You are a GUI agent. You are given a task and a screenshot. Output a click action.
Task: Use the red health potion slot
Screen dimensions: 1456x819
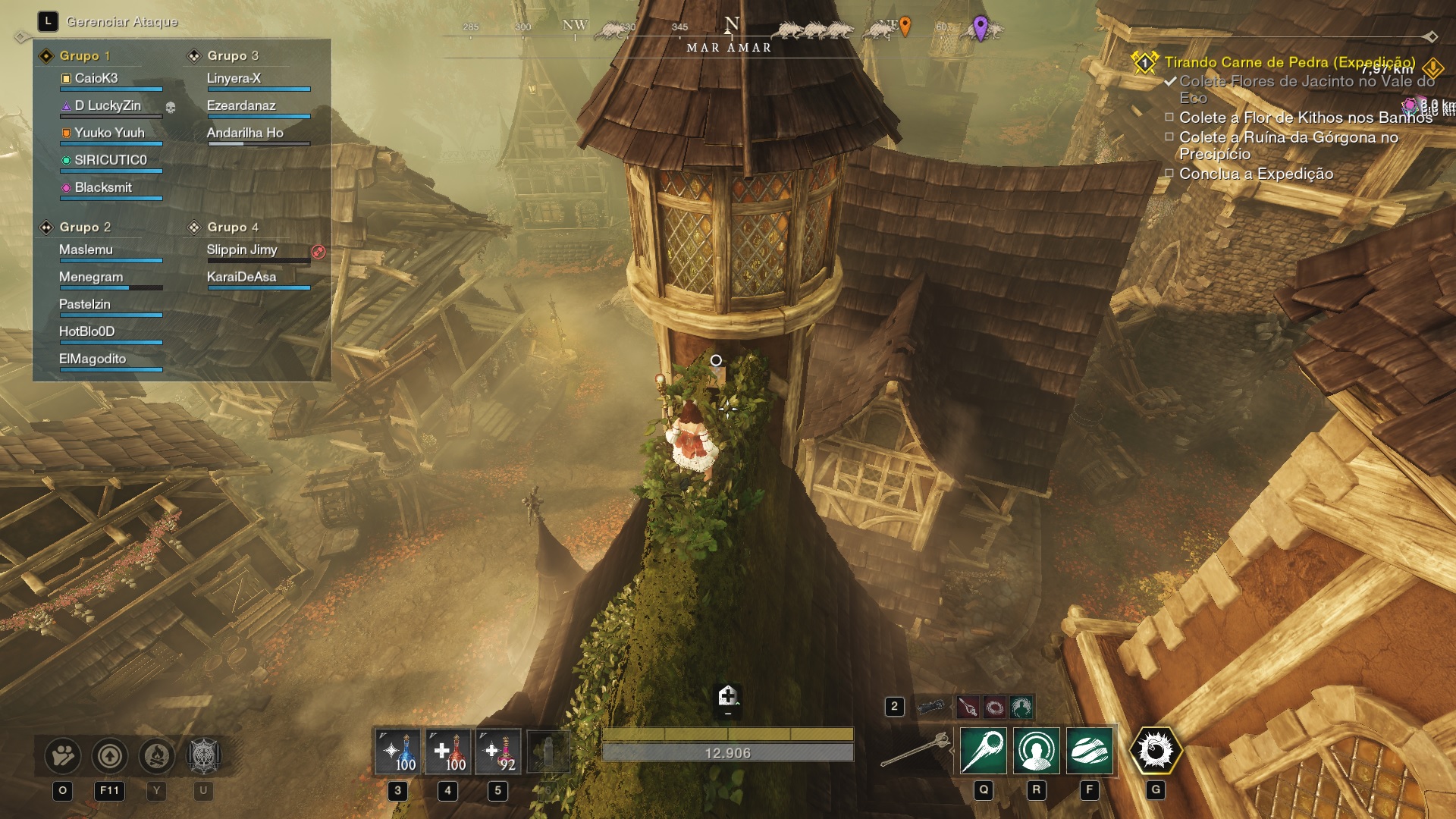coord(448,752)
